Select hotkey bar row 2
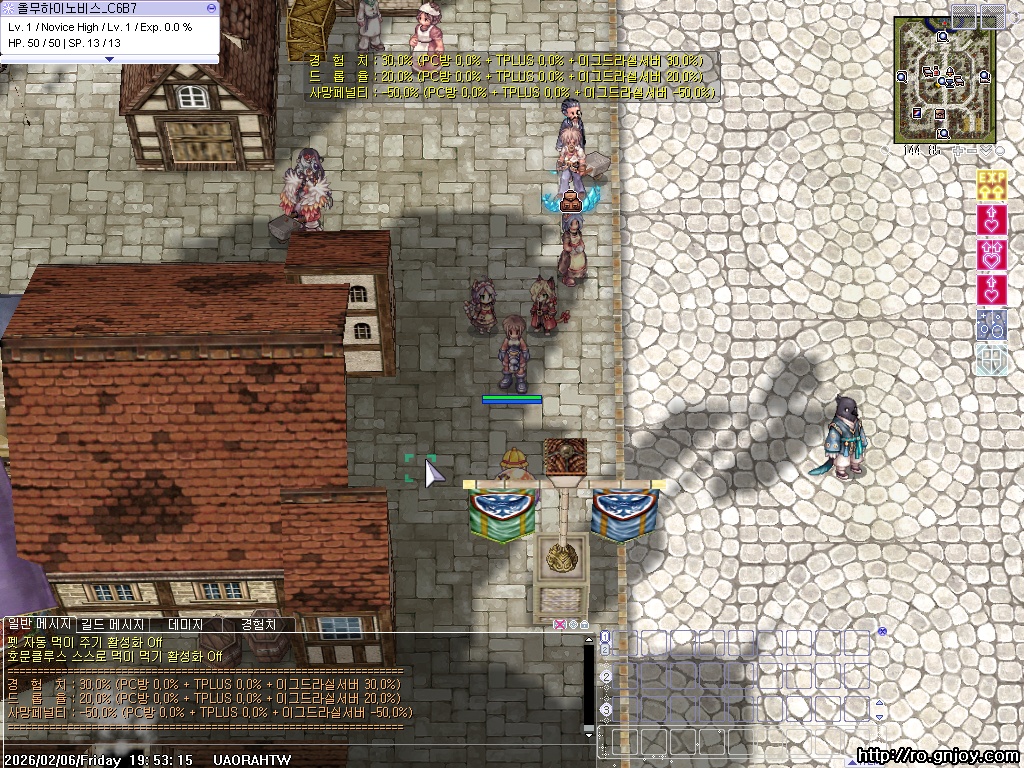The height and width of the screenshot is (768, 1024). click(606, 677)
